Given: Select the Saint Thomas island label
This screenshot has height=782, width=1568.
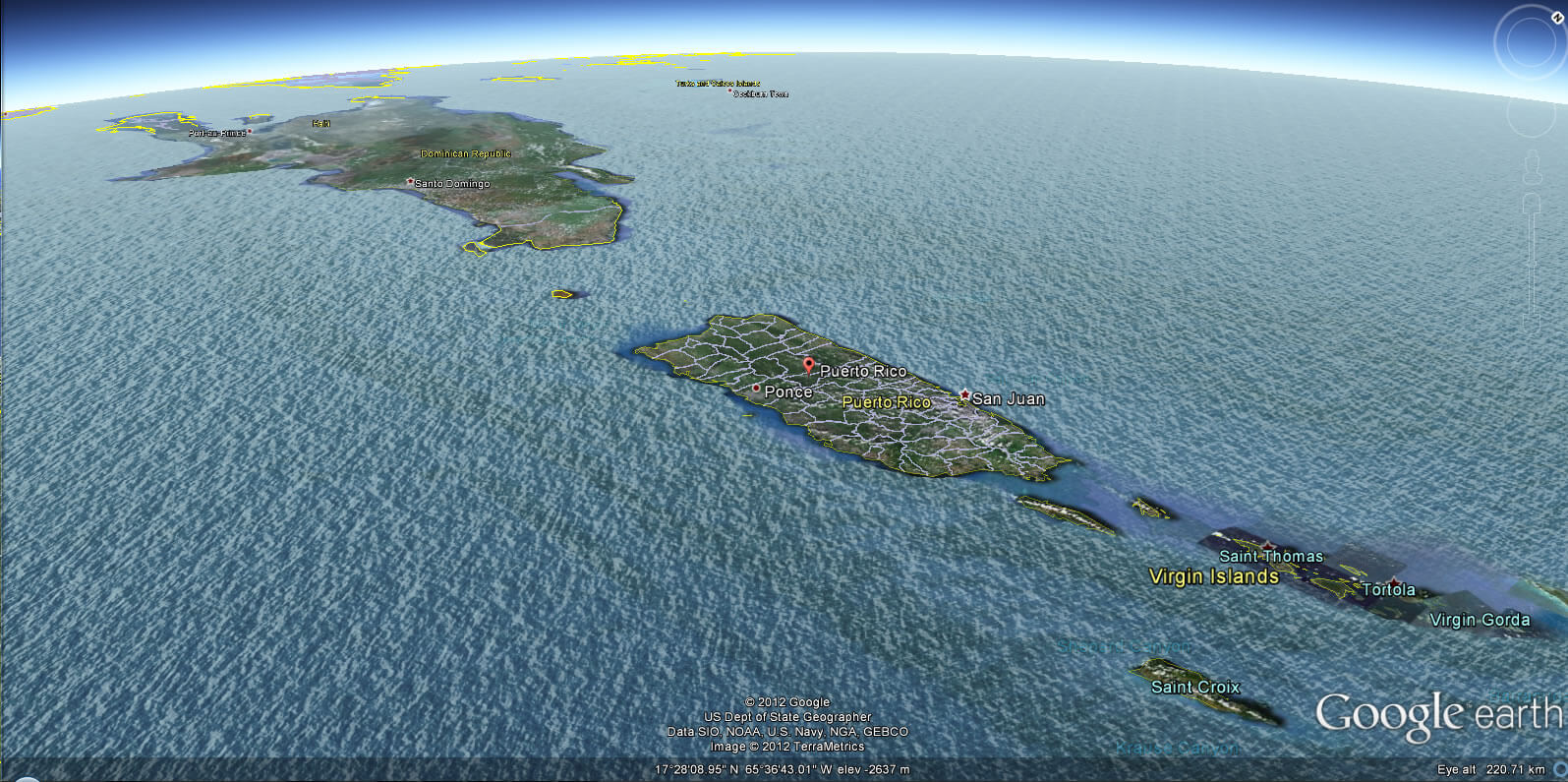Looking at the screenshot, I should (x=1270, y=556).
